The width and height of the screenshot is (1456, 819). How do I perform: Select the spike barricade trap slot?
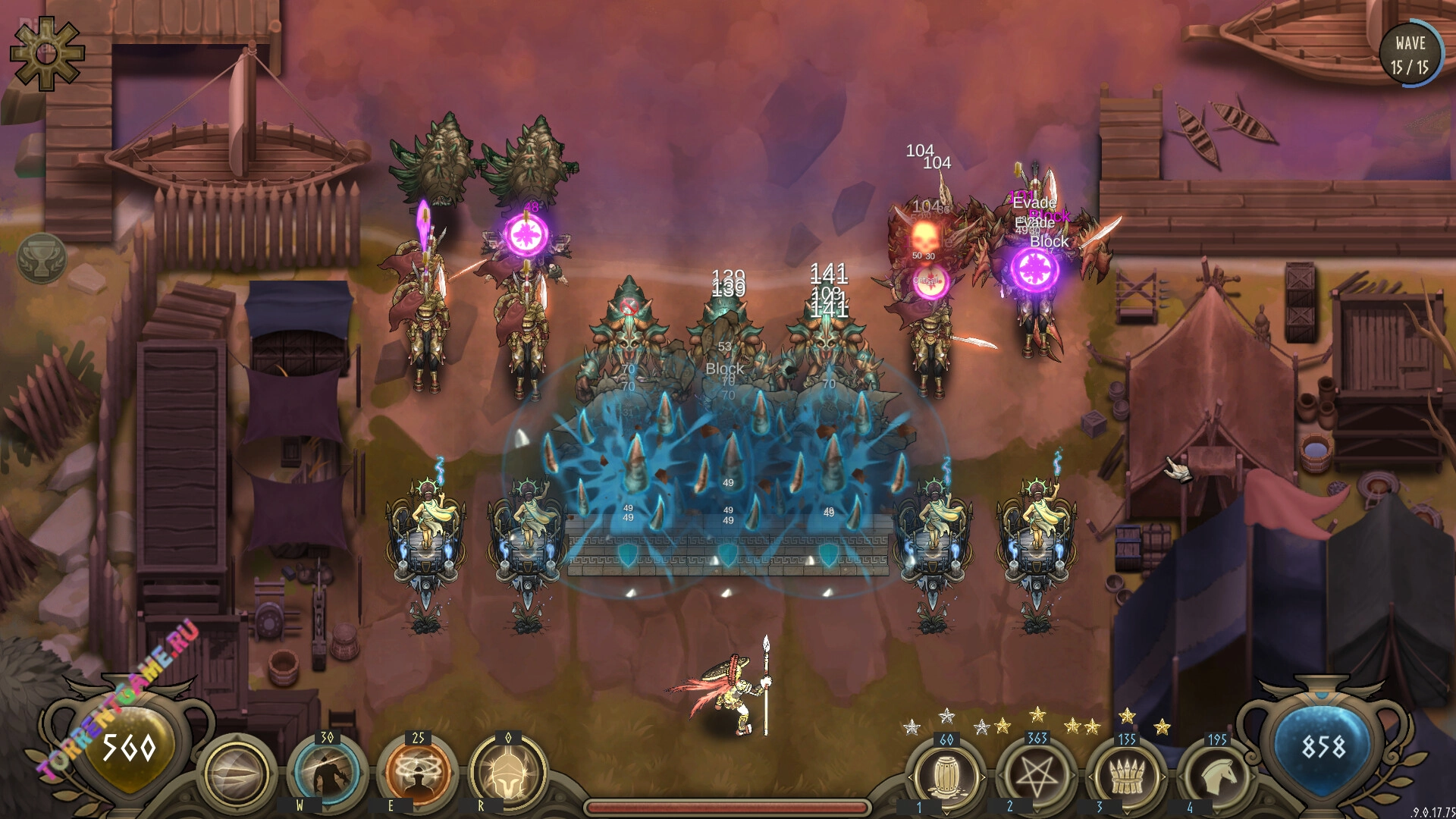(x=1126, y=775)
